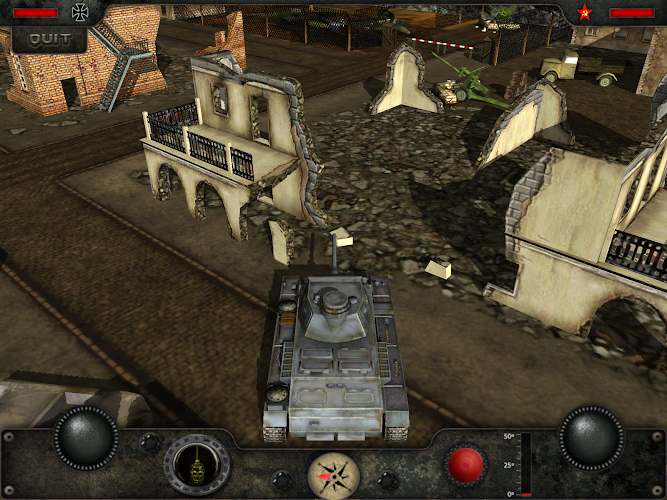Open the tank status dial
Image resolution: width=667 pixels, height=500 pixels.
(x=197, y=466)
